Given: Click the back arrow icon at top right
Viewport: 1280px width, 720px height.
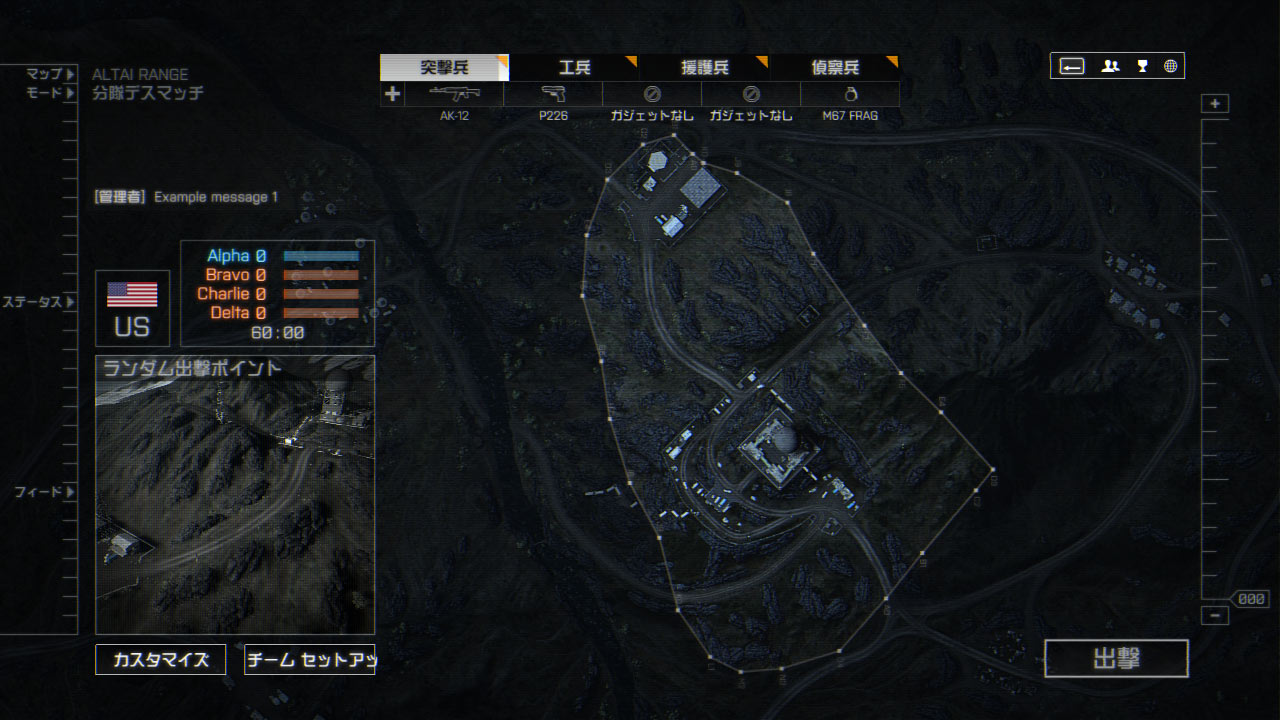Looking at the screenshot, I should (x=1072, y=66).
